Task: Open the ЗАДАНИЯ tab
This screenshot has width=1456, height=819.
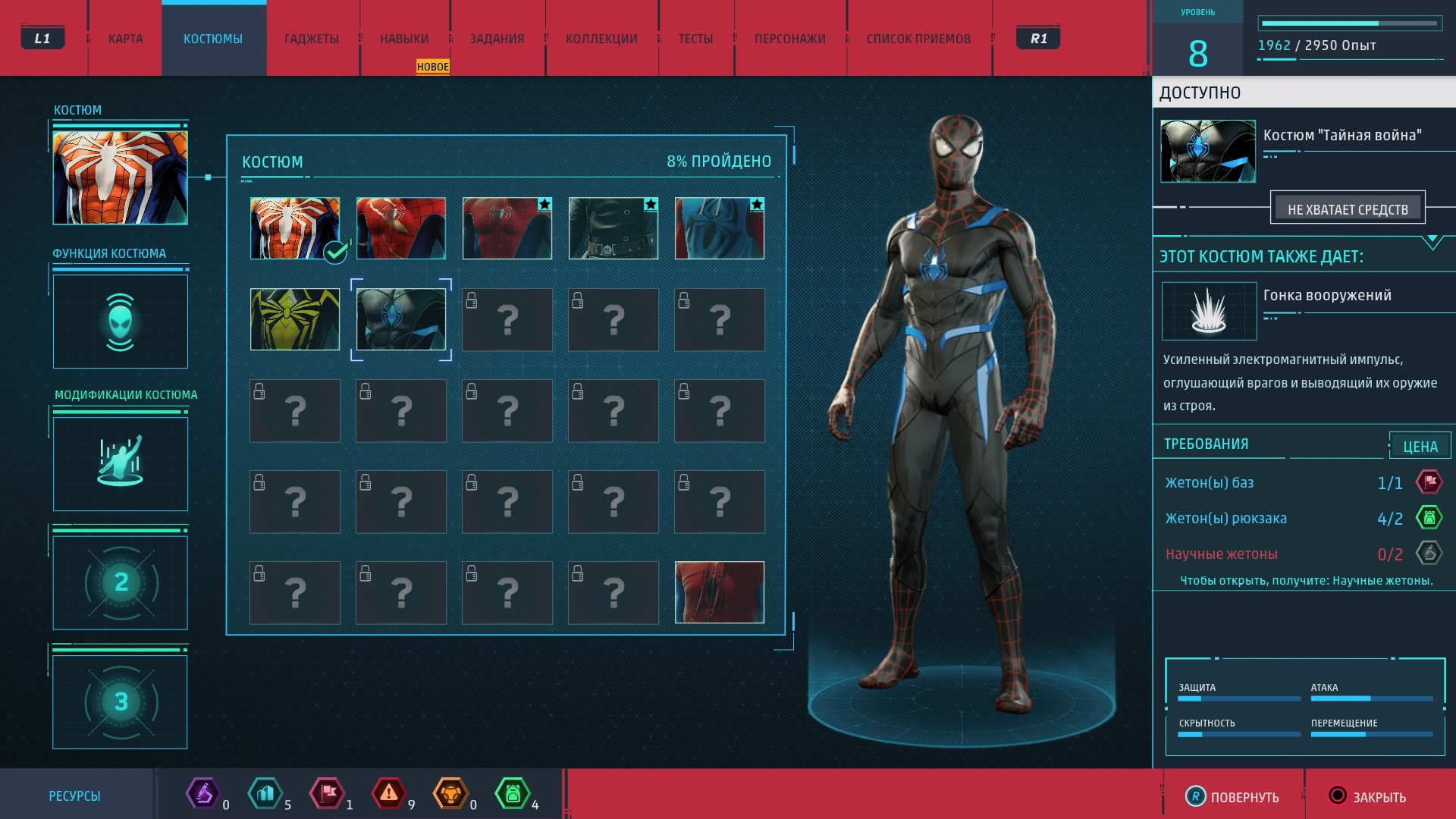Action: pos(497,39)
